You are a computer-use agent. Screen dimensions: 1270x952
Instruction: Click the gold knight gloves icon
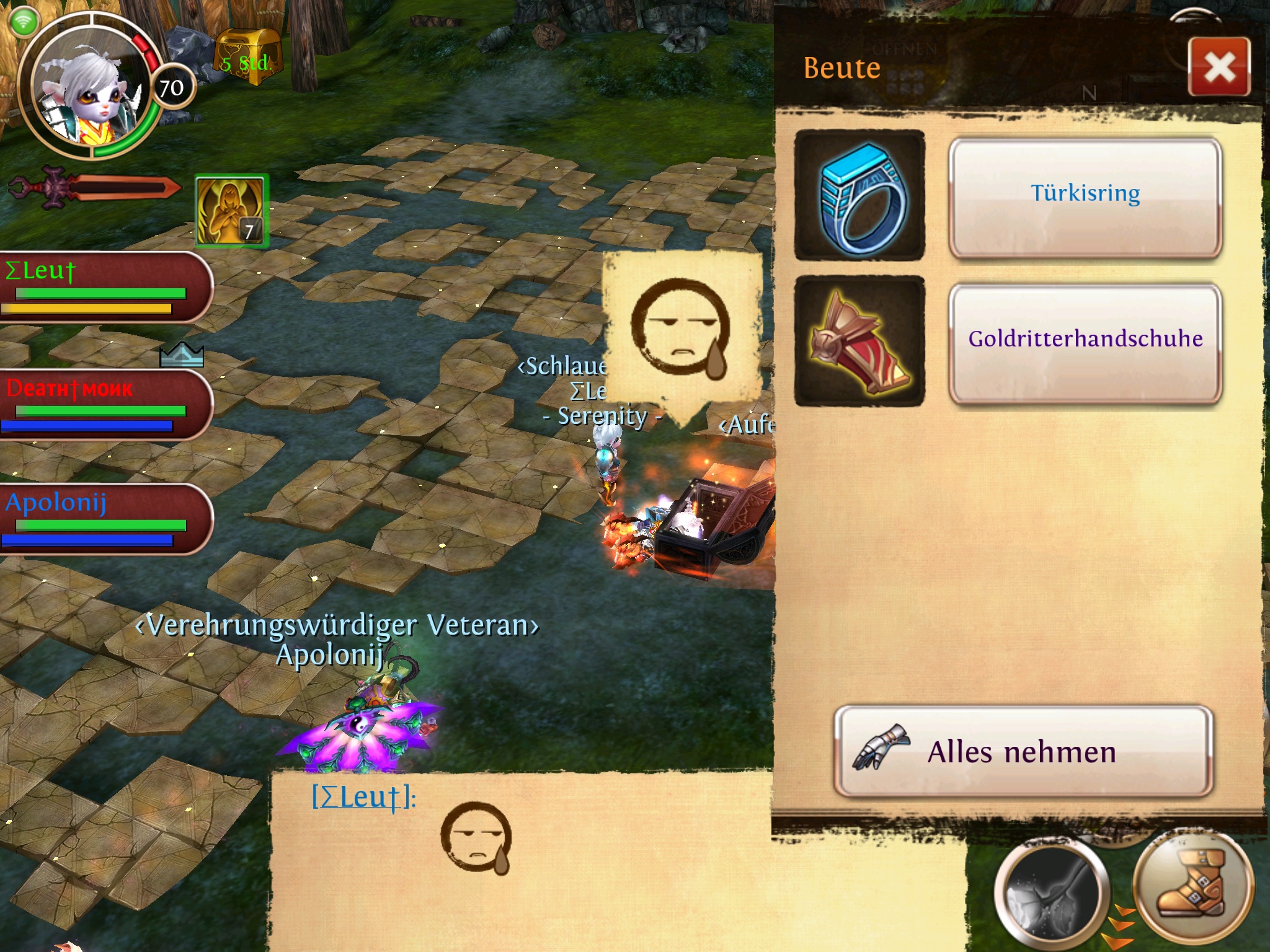tap(859, 341)
